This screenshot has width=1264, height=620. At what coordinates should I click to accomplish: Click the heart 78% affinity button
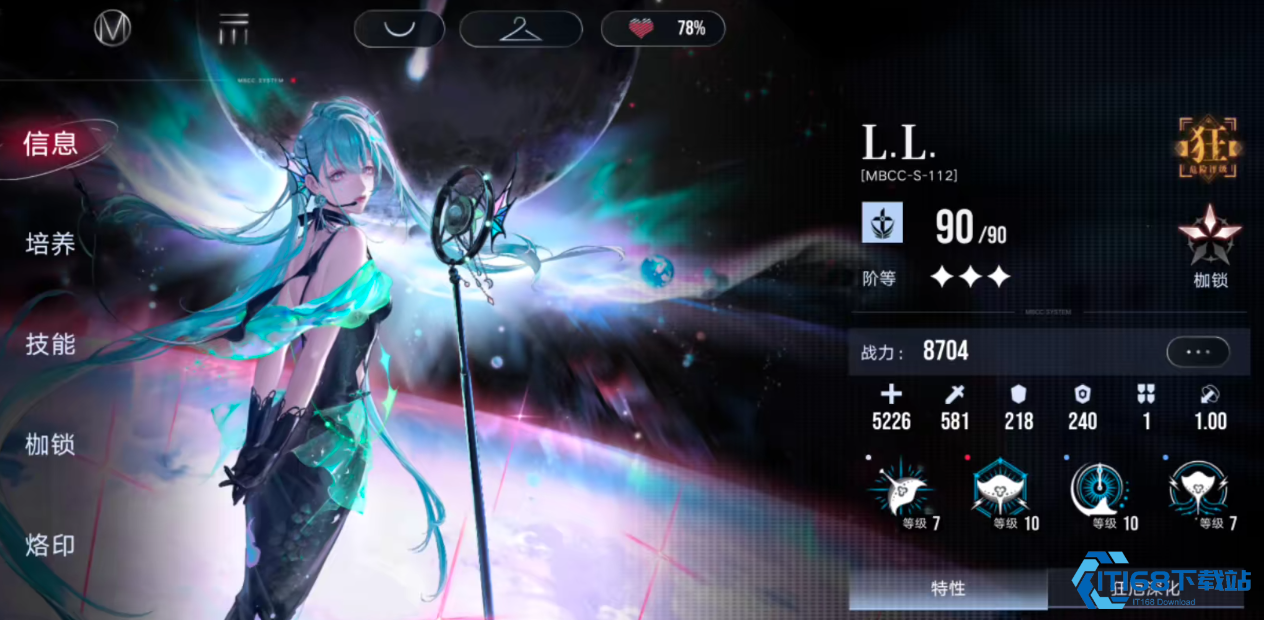pyautogui.click(x=663, y=29)
